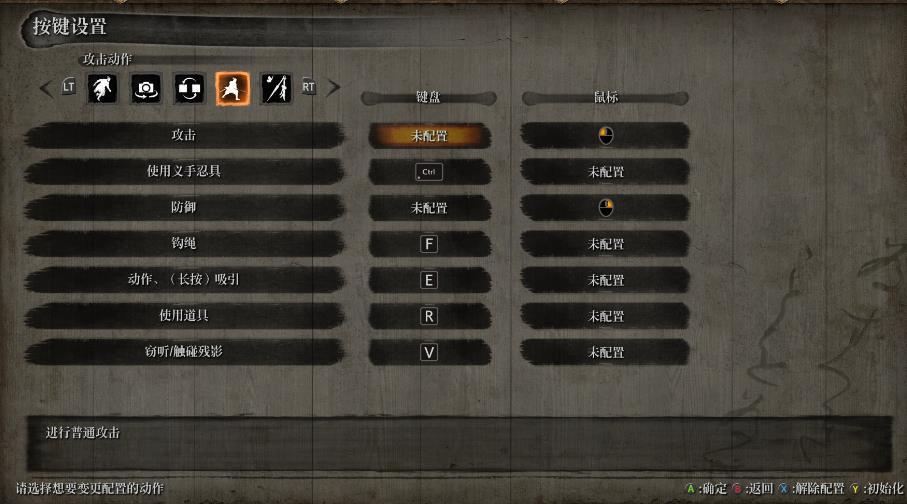This screenshot has height=504, width=907.
Task: Change the keyboard binding for 攻击
Action: (x=429, y=135)
